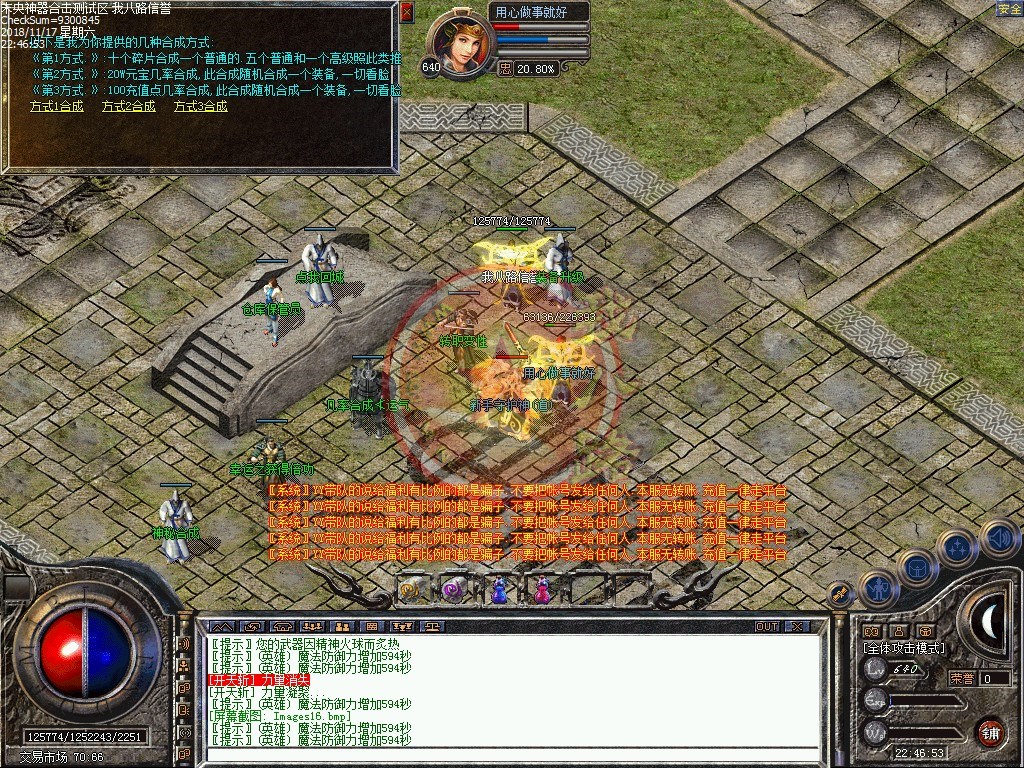Open the skills panel with the sparkle button
Viewport: 1024px width, 768px height.
[957, 549]
